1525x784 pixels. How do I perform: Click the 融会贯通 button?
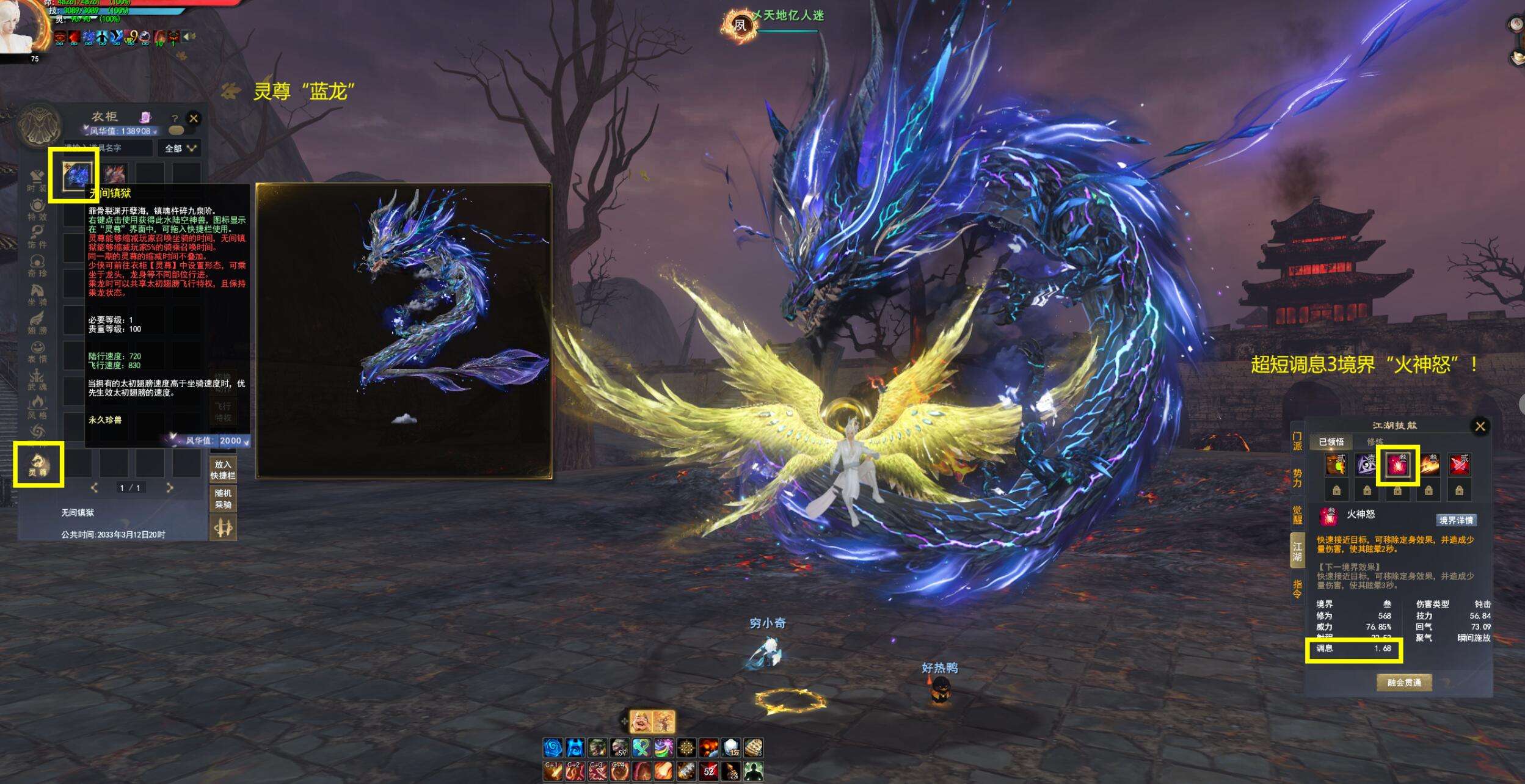[1404, 682]
